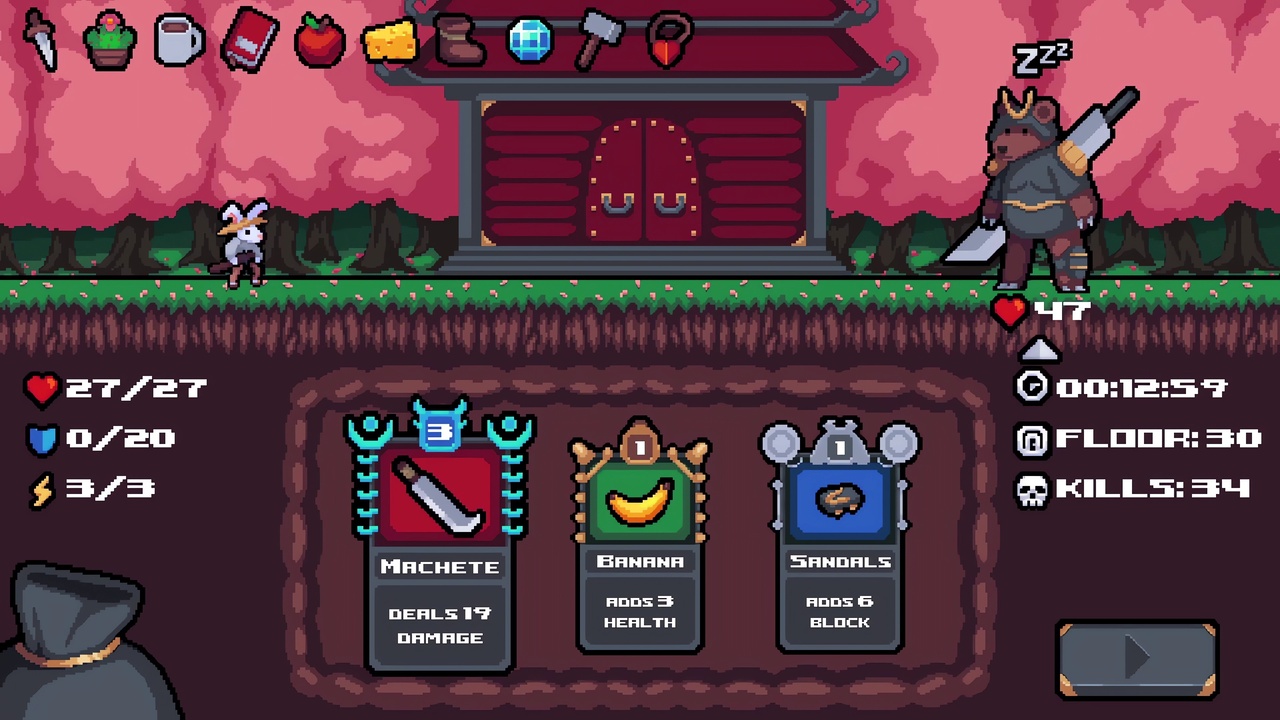Click the blue diamond gem icon

click(x=529, y=38)
